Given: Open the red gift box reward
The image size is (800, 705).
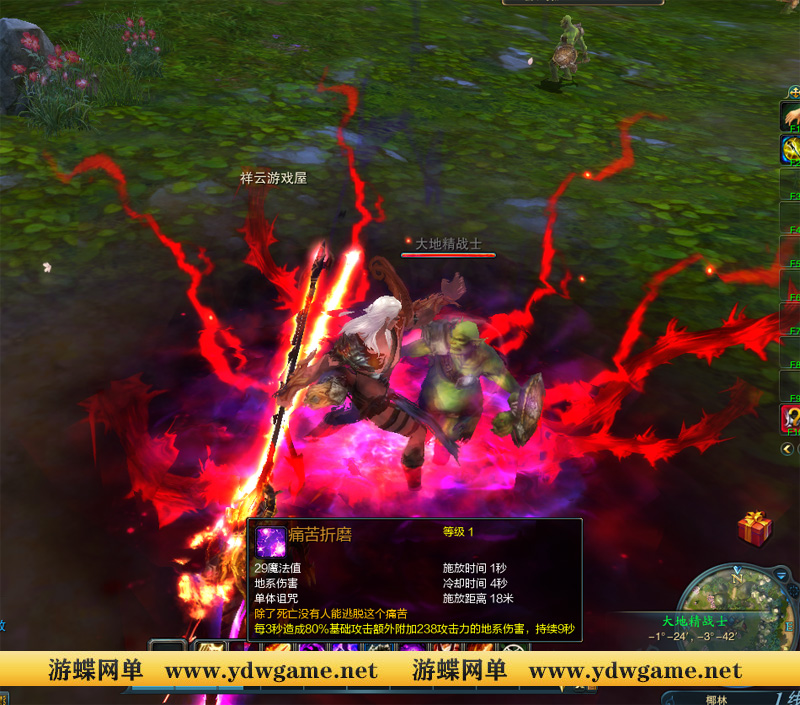Looking at the screenshot, I should (754, 528).
